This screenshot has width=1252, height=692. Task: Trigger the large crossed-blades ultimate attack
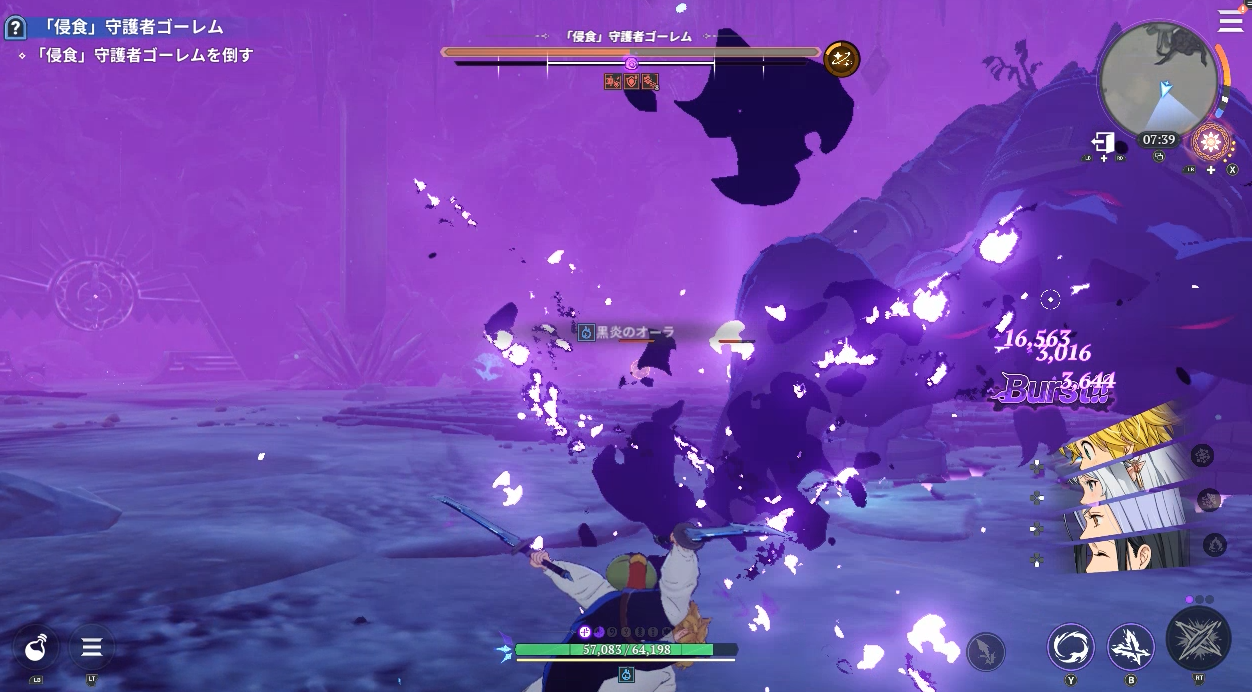[x=1198, y=638]
